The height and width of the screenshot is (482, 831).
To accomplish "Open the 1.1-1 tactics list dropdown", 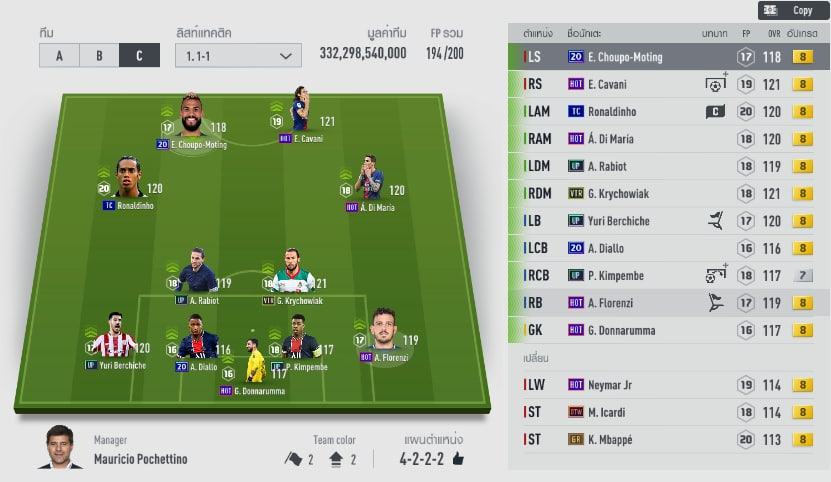I will click(x=238, y=56).
